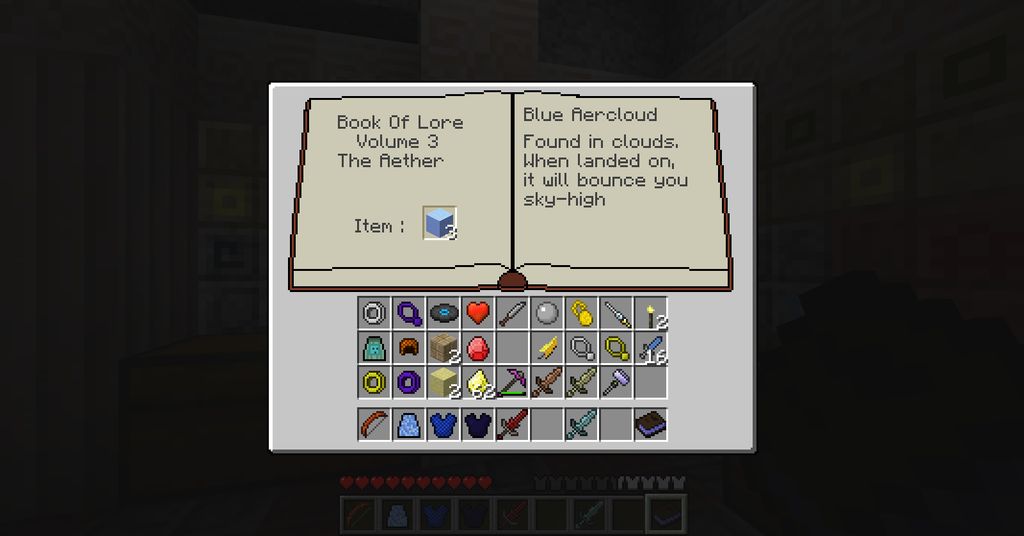This screenshot has width=1024, height=536.
Task: Select the purple pendant in the inventory
Action: click(x=409, y=314)
